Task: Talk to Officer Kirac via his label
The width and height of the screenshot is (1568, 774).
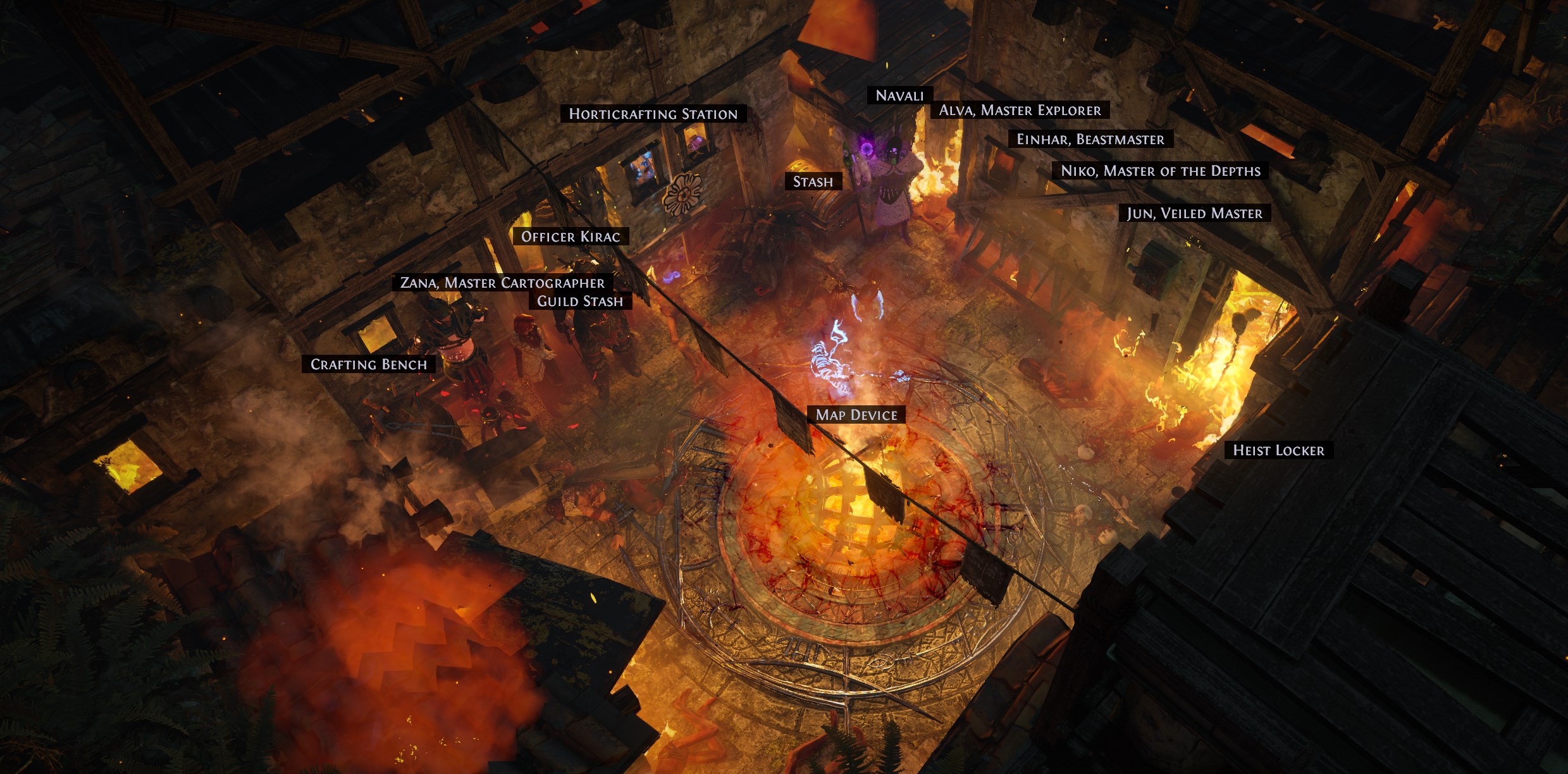Action: tap(570, 236)
